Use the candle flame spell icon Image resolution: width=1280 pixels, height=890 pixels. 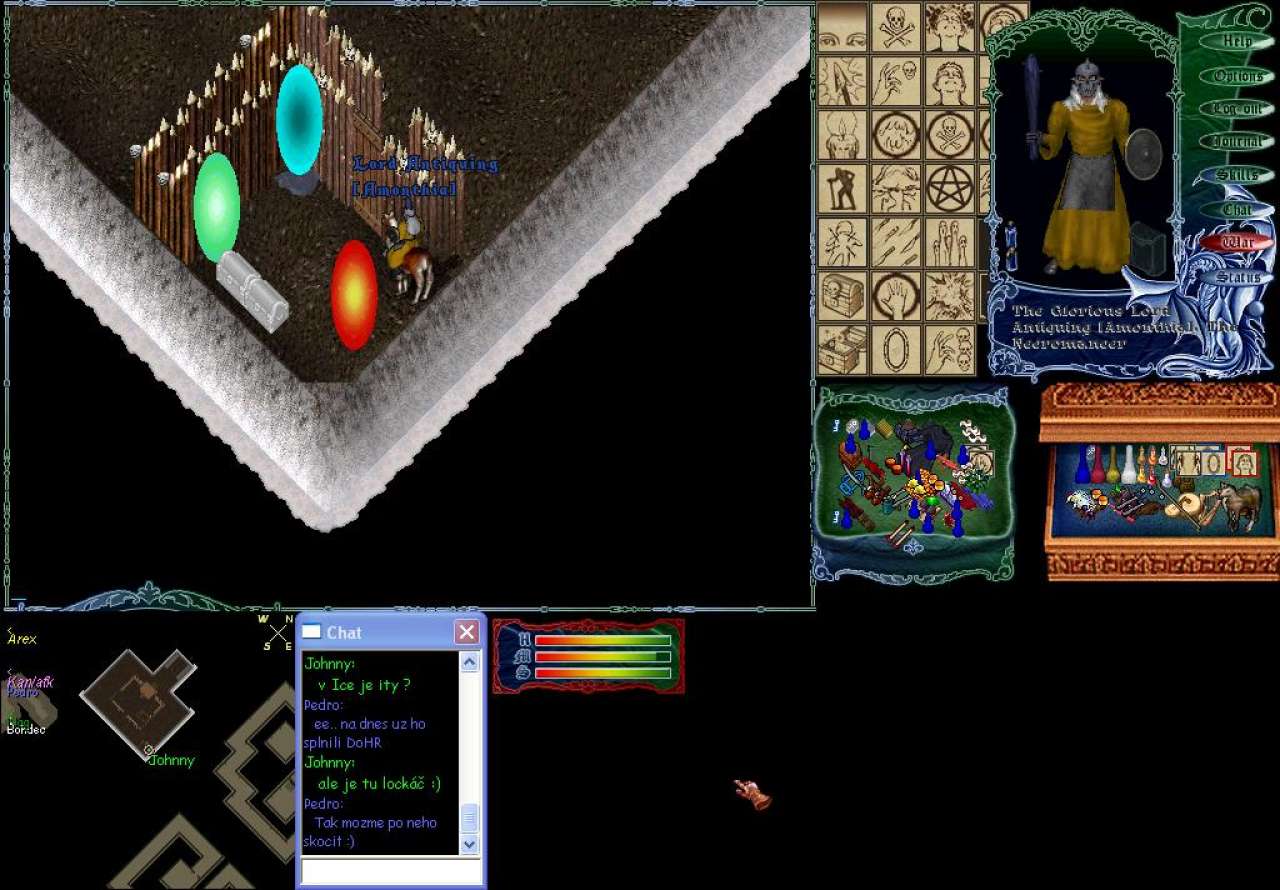coord(842,134)
